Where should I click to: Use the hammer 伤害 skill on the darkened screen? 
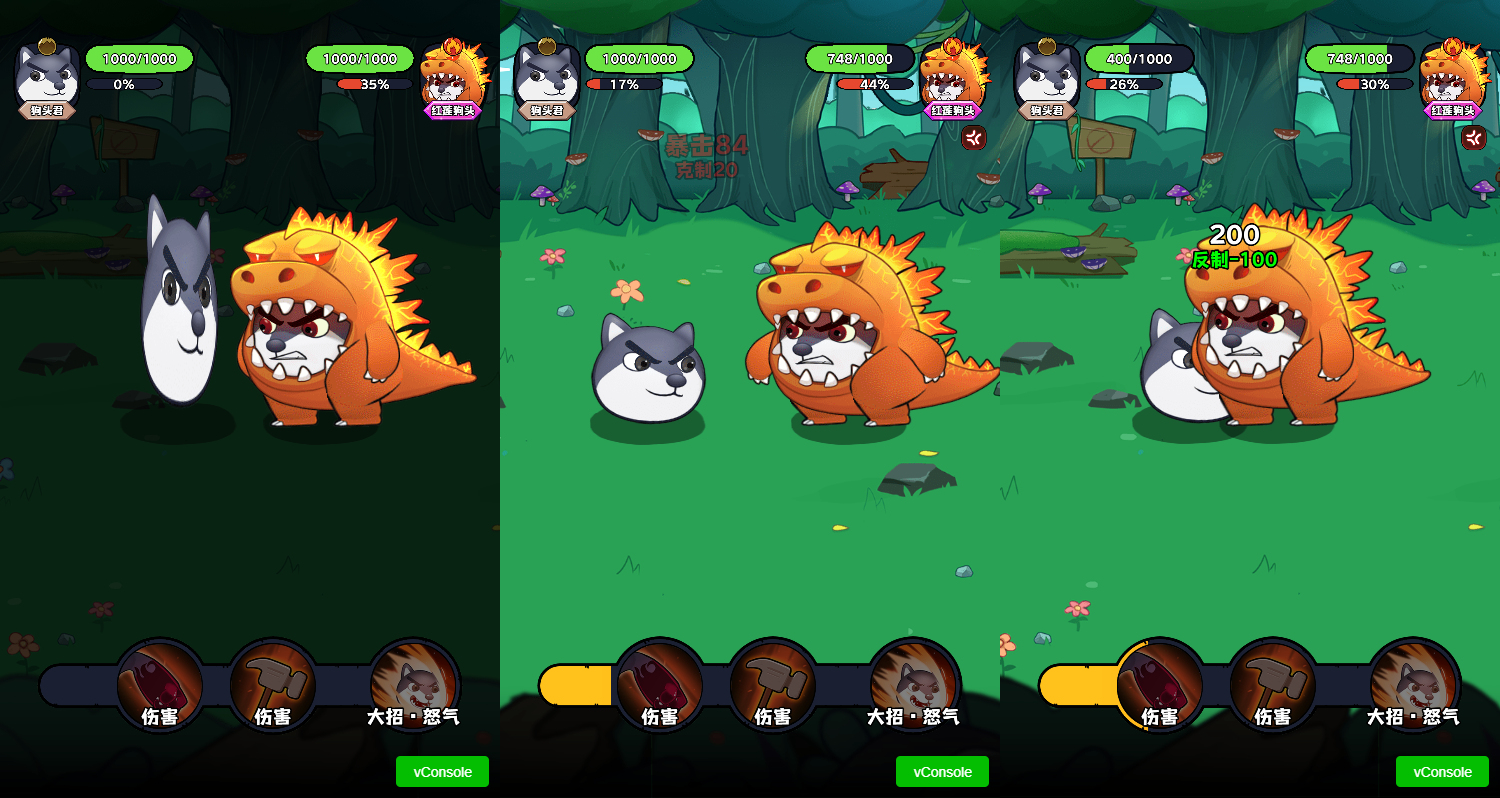pos(273,685)
